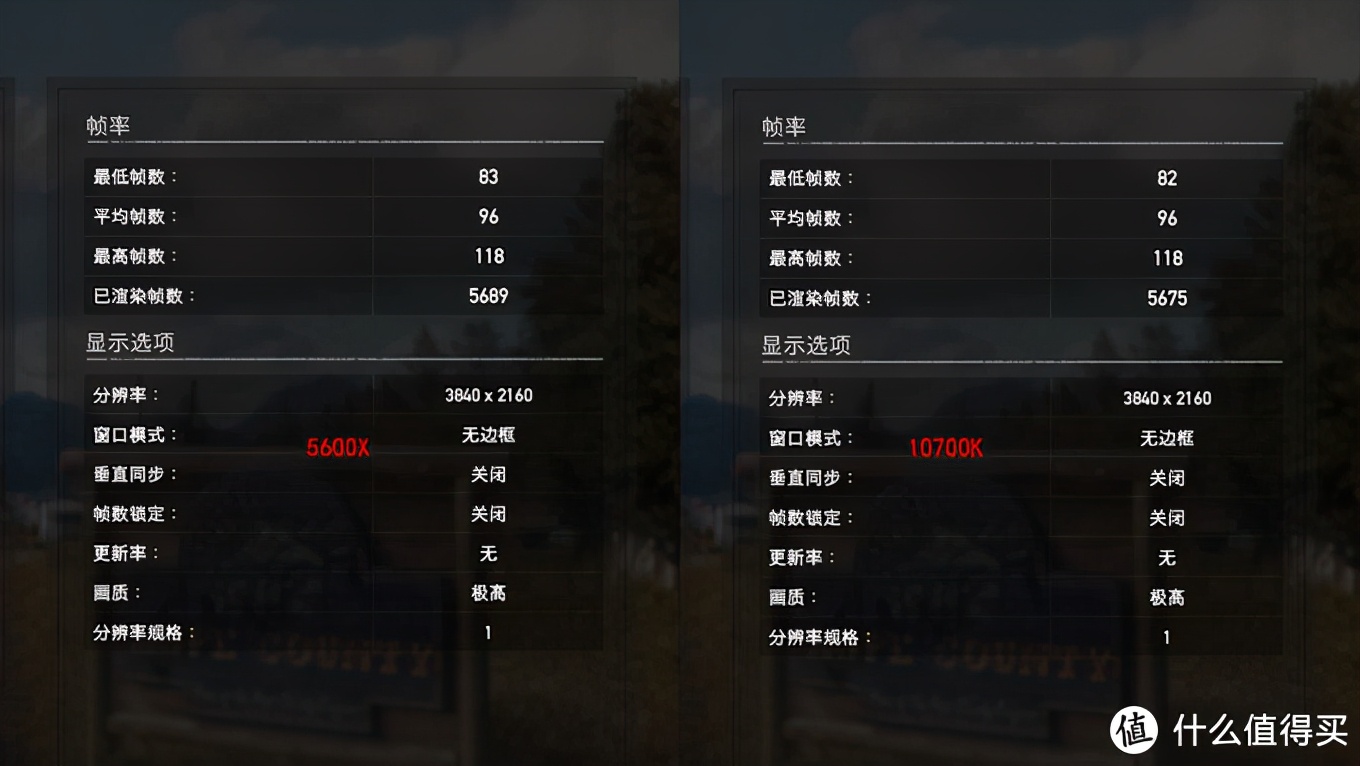This screenshot has width=1360, height=766.
Task: Select the red 10700K label
Action: (x=947, y=448)
